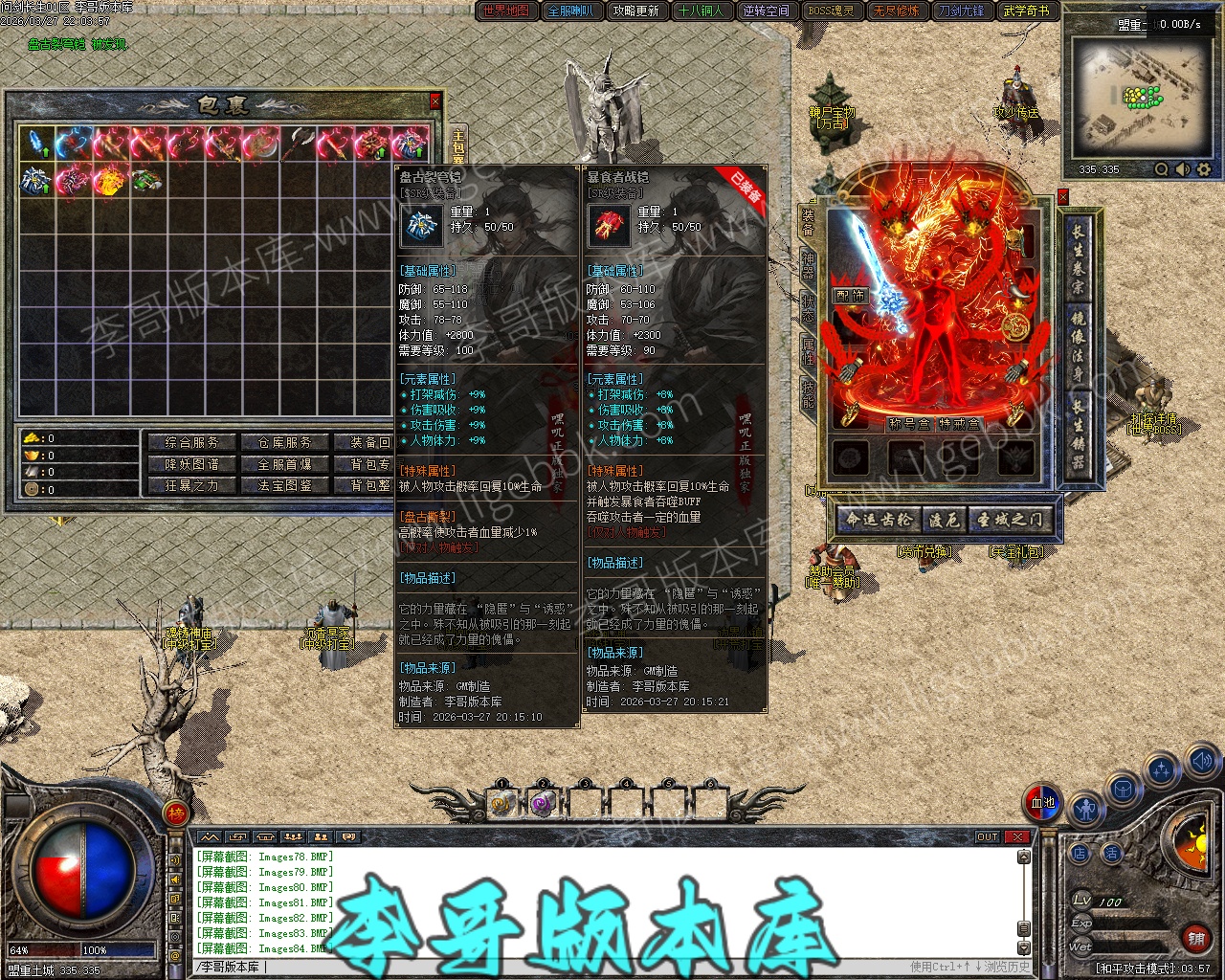The height and width of the screenshot is (980, 1225).
Task: Select the 镜像法身 side button
Action: click(1078, 346)
